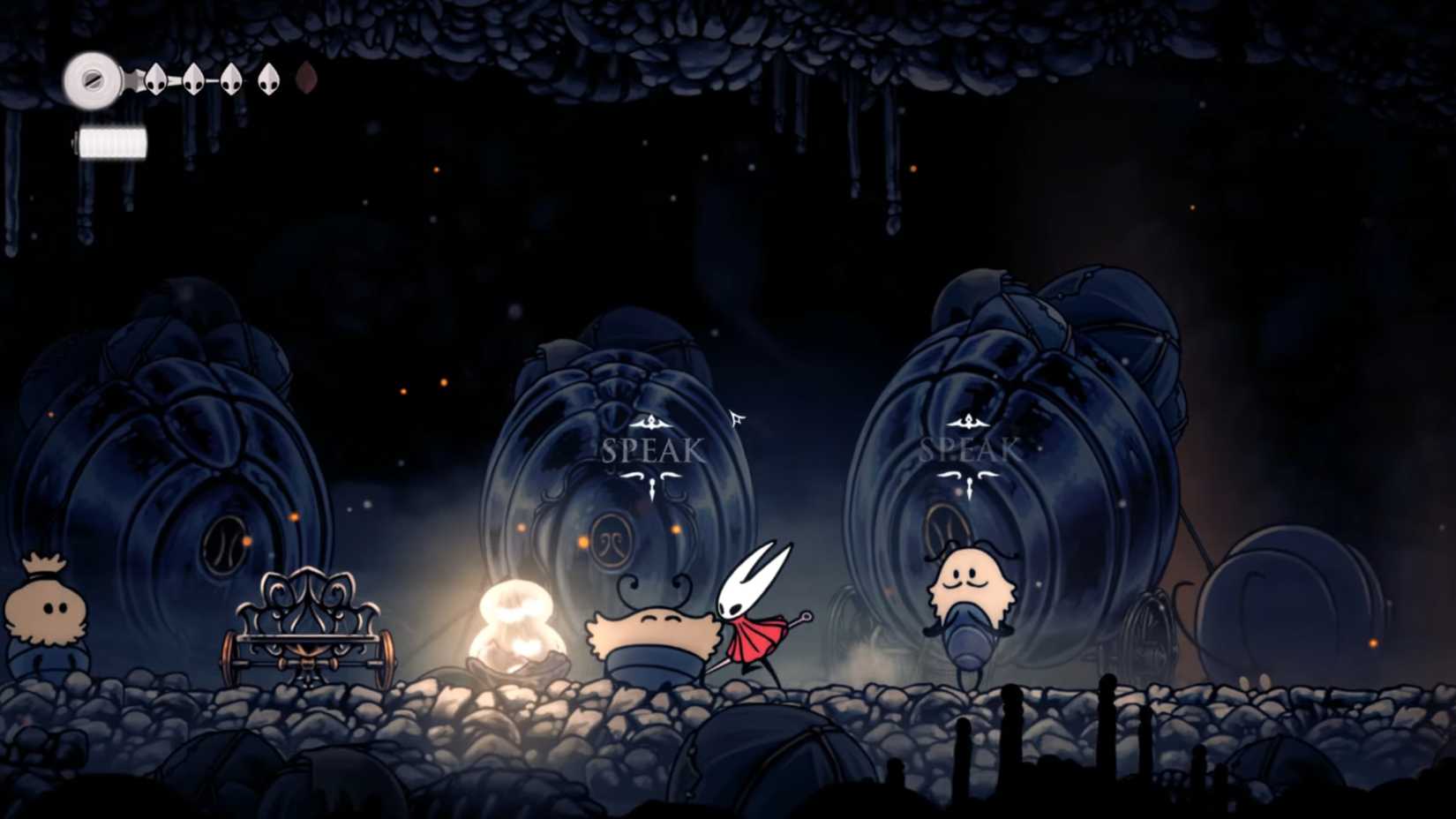Click the emblem above the left SPEAK prompt

[650, 422]
